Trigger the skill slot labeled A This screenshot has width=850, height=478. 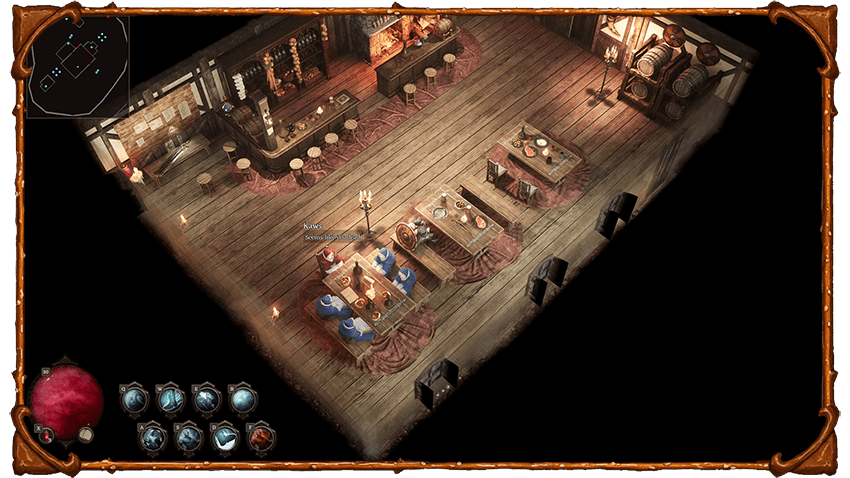(x=152, y=437)
